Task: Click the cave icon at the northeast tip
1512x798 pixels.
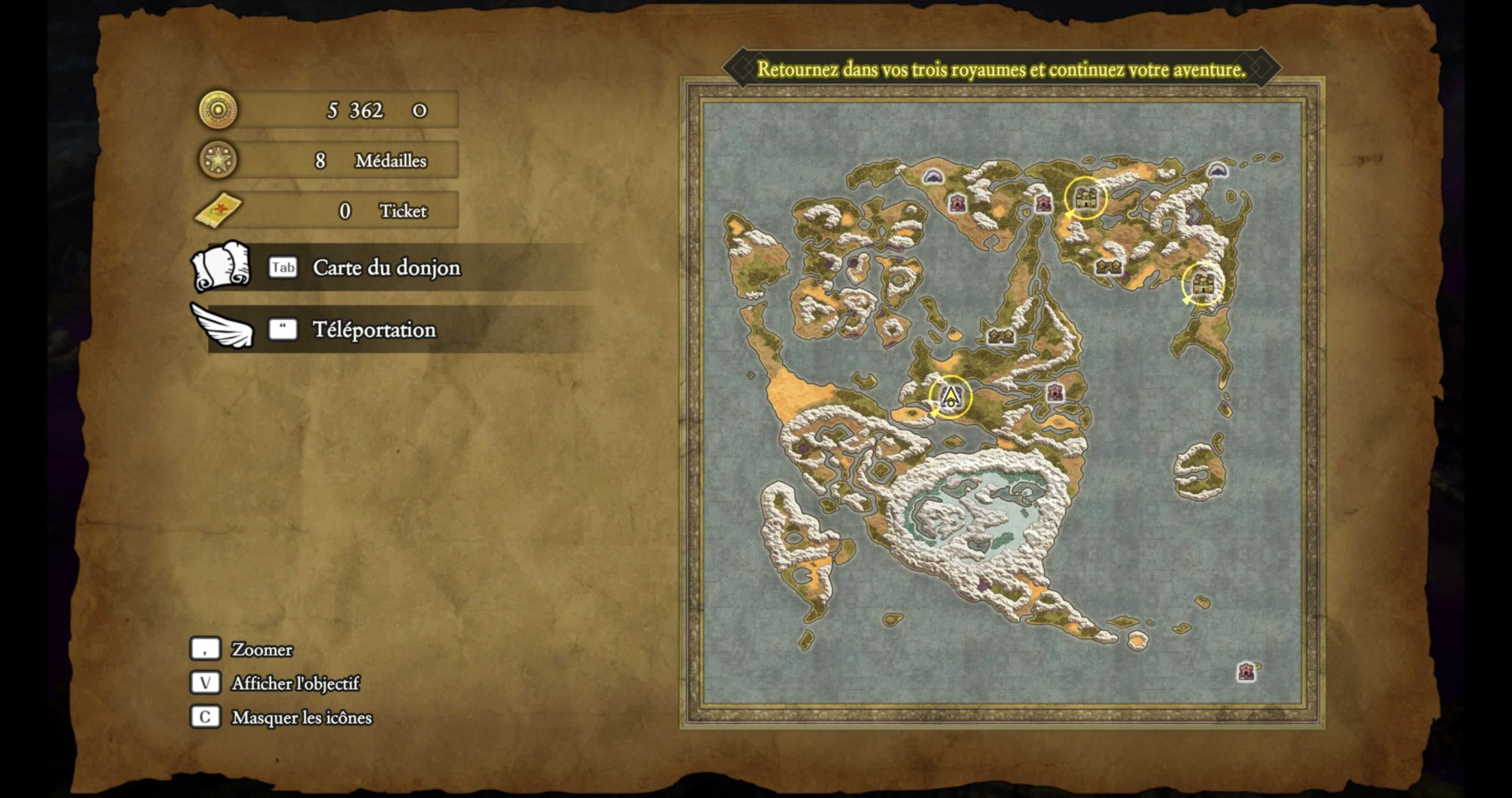Action: pyautogui.click(x=1216, y=170)
